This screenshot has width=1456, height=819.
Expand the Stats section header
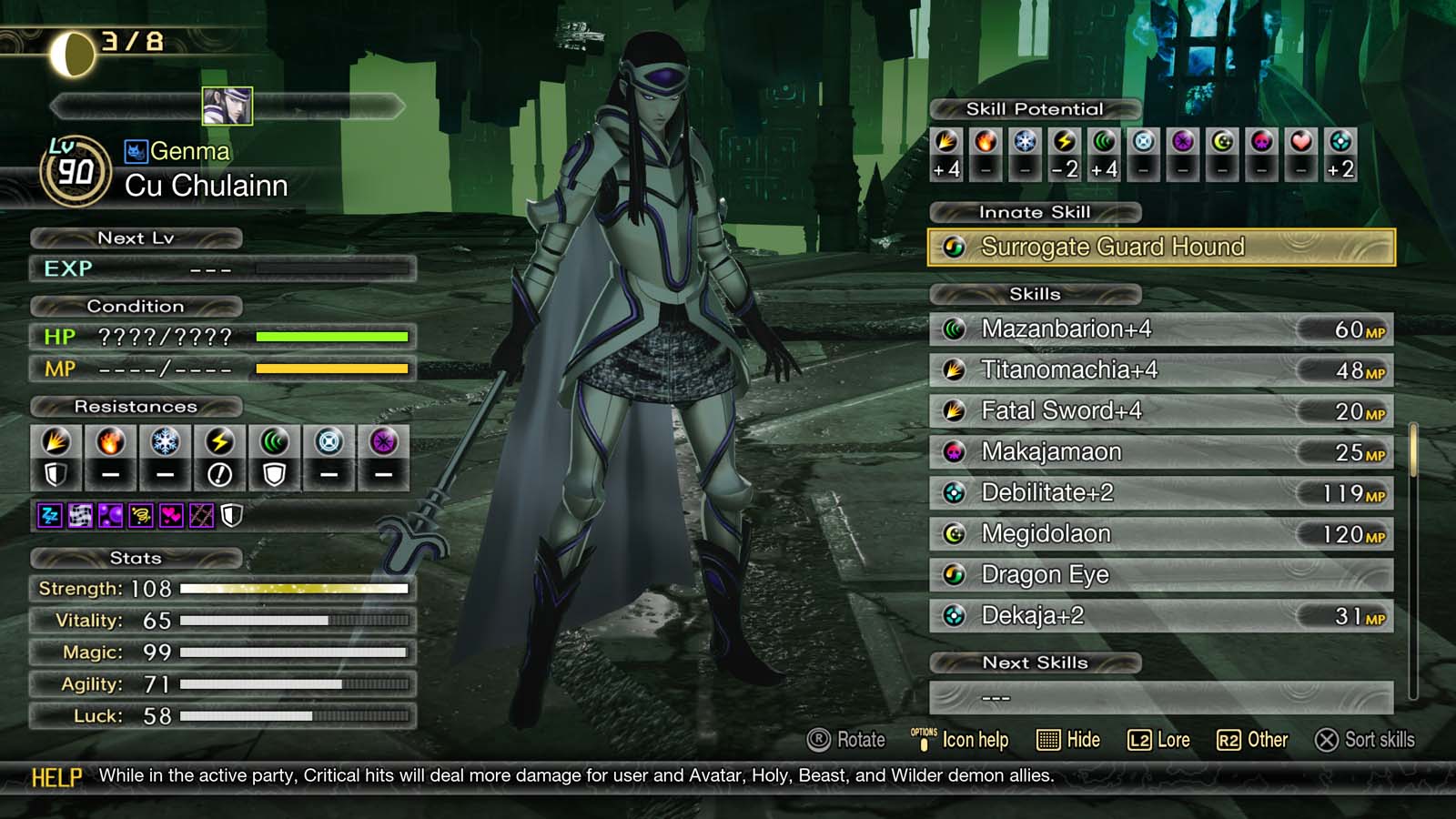138,558
